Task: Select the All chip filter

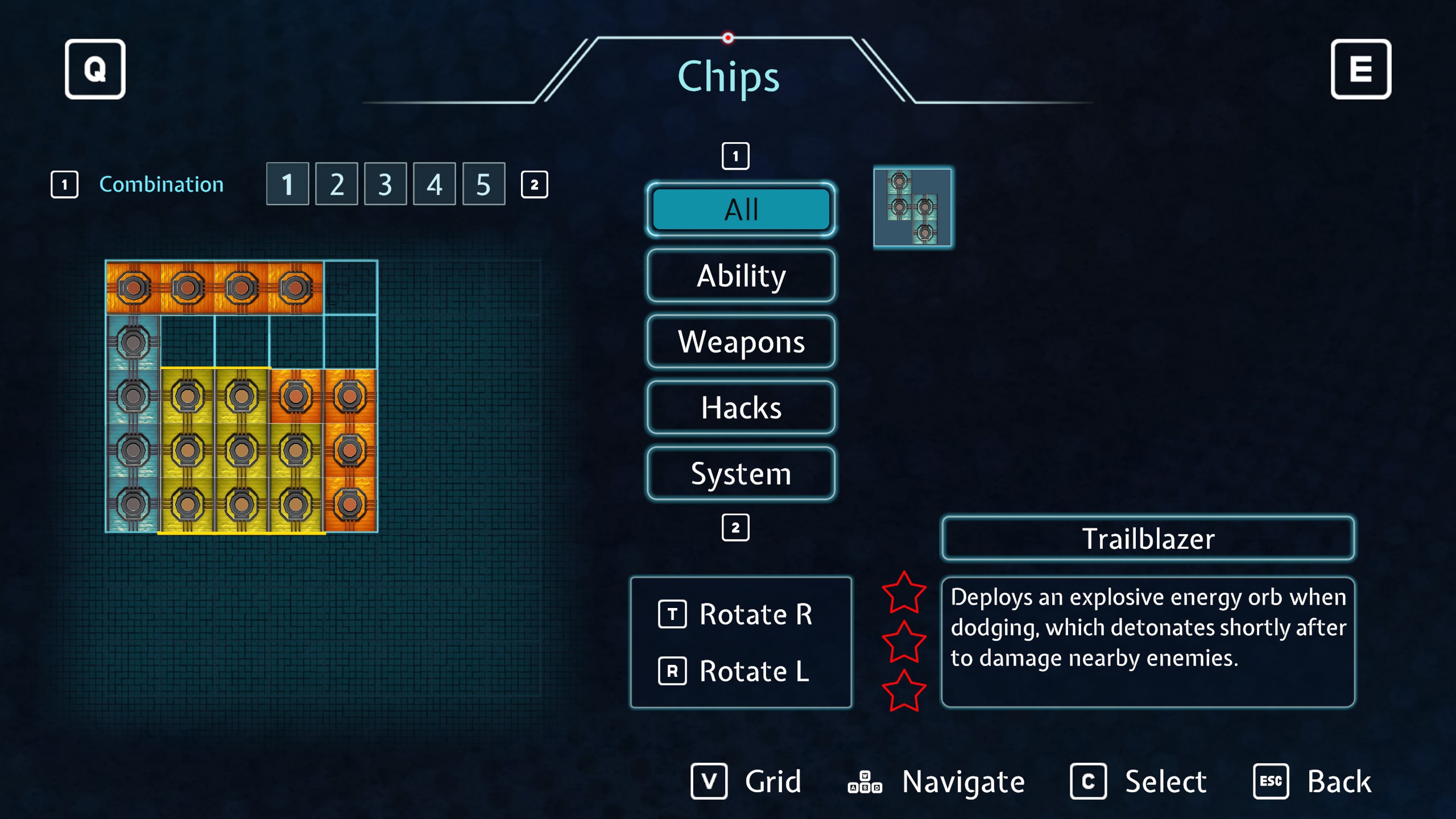Action: pos(741,210)
